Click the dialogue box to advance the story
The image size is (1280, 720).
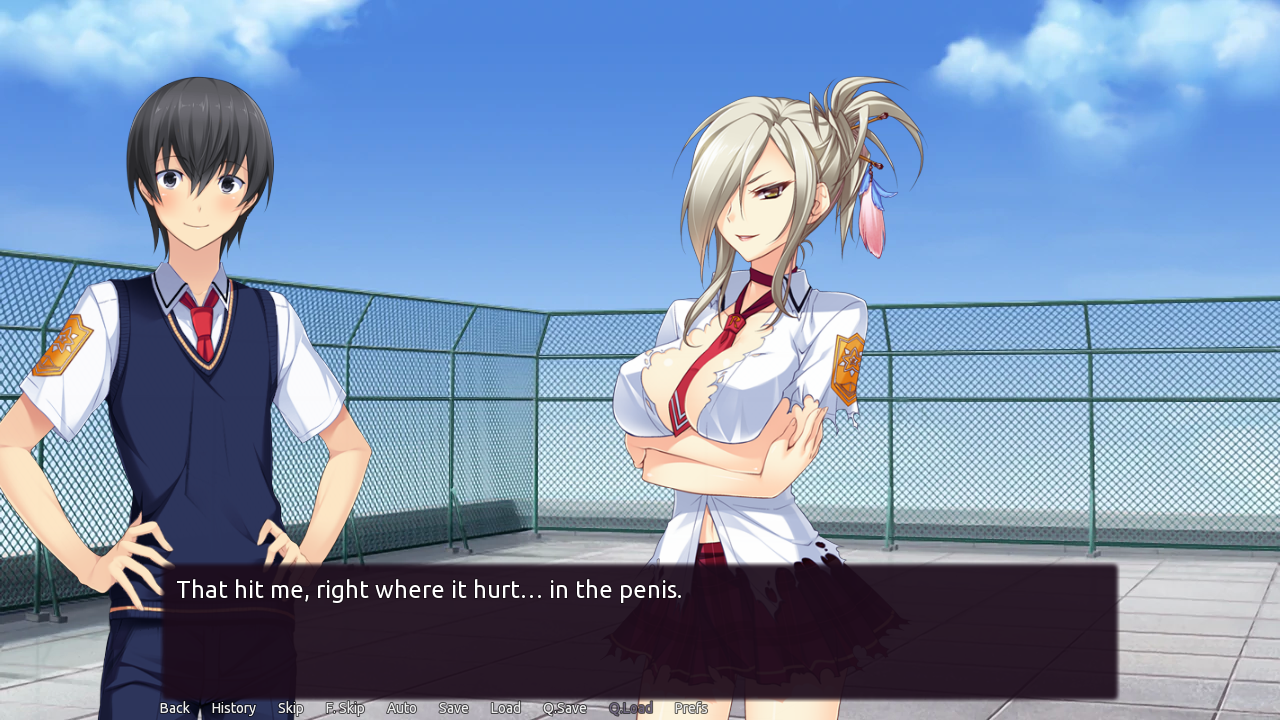640,630
